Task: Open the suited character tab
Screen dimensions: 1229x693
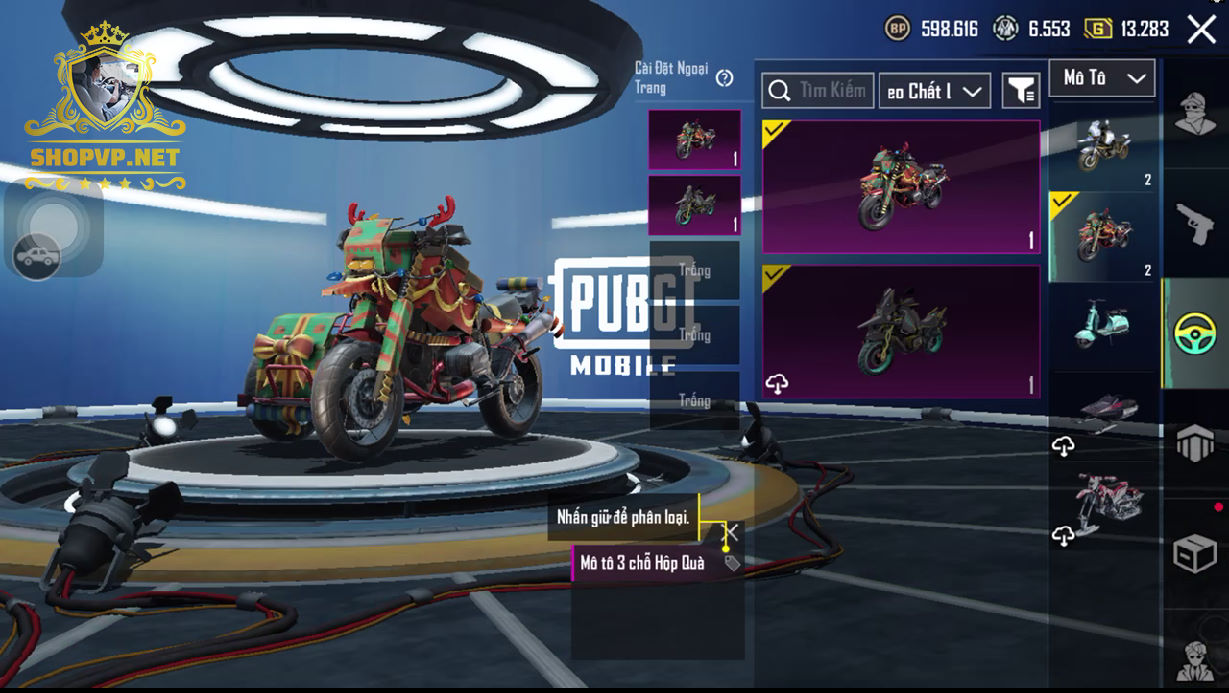Action: click(1194, 658)
